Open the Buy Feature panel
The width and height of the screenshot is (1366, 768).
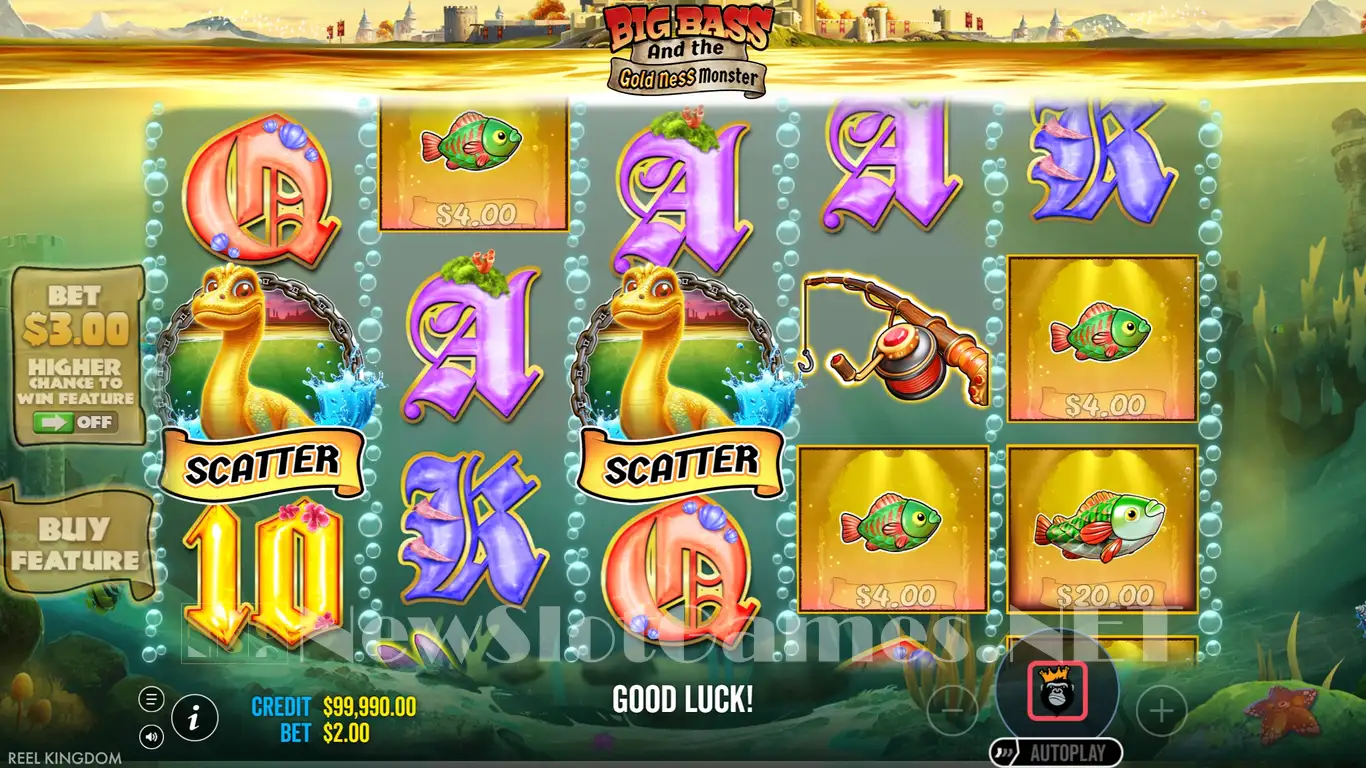(x=76, y=543)
